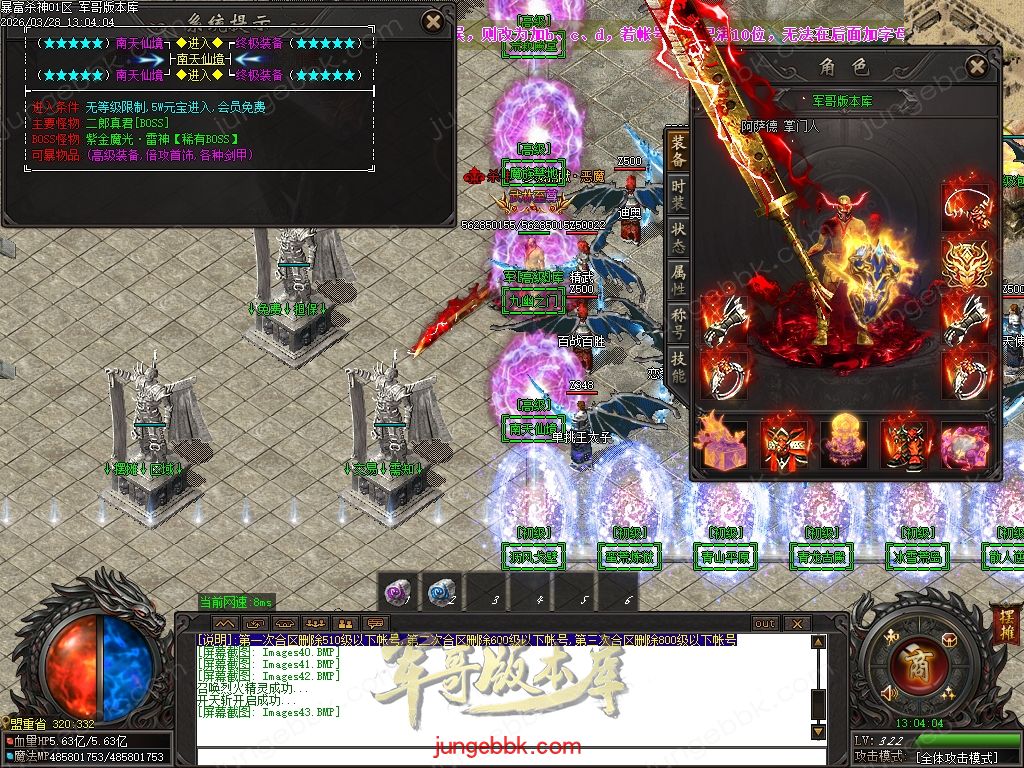The height and width of the screenshot is (768, 1024).
Task: Close the chat window with X
Action: tap(796, 623)
